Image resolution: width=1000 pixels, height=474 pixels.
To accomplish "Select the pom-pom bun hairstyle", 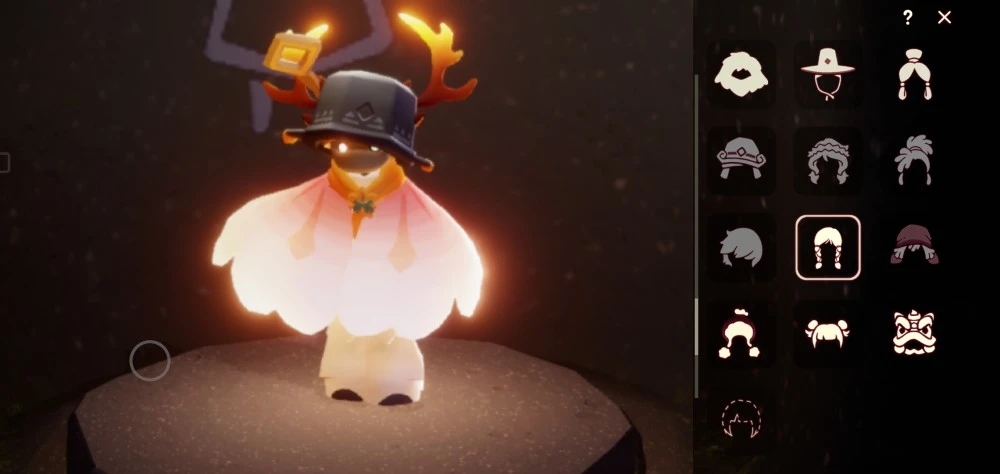I will click(741, 333).
